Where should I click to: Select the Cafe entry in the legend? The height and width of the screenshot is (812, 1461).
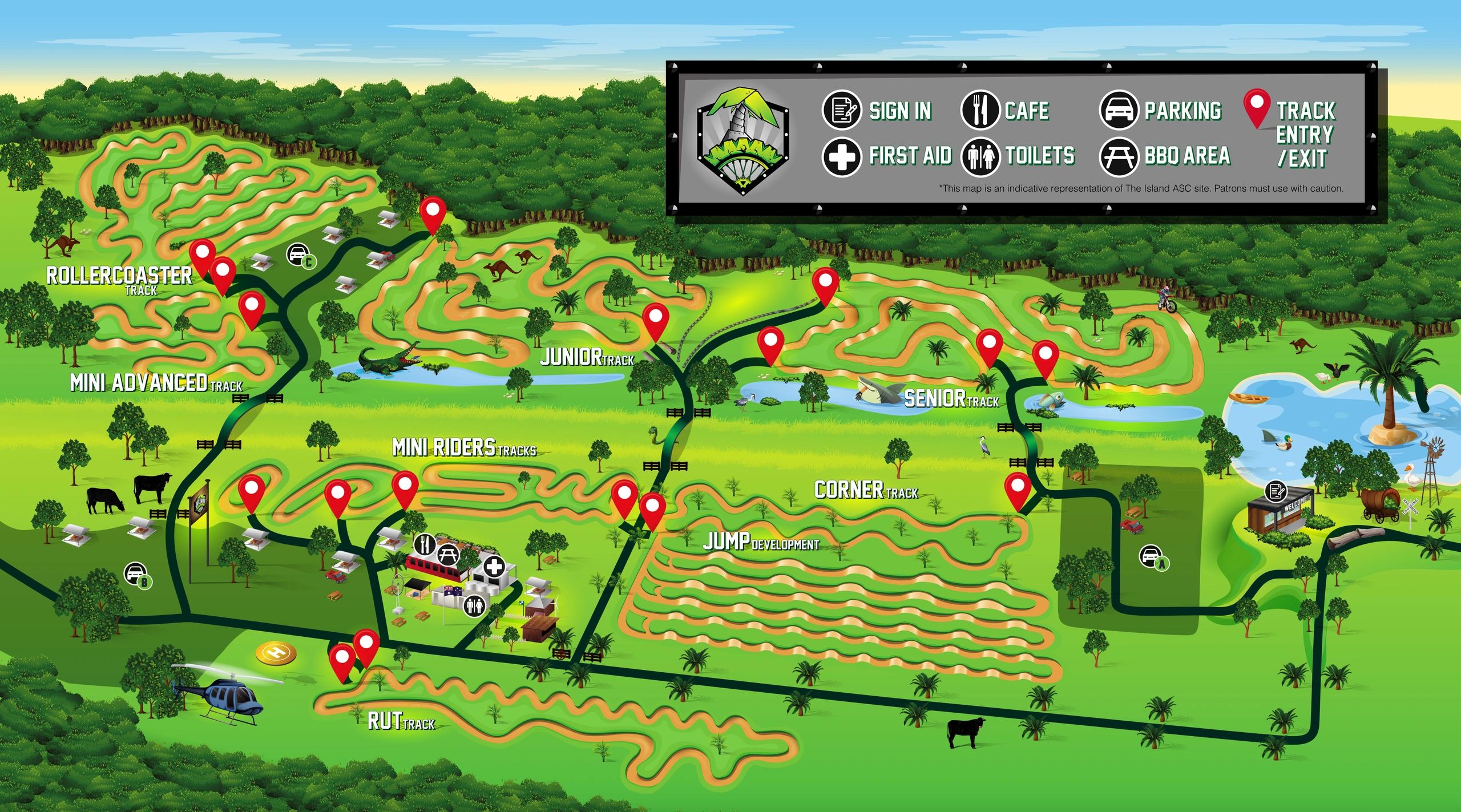[x=1004, y=110]
